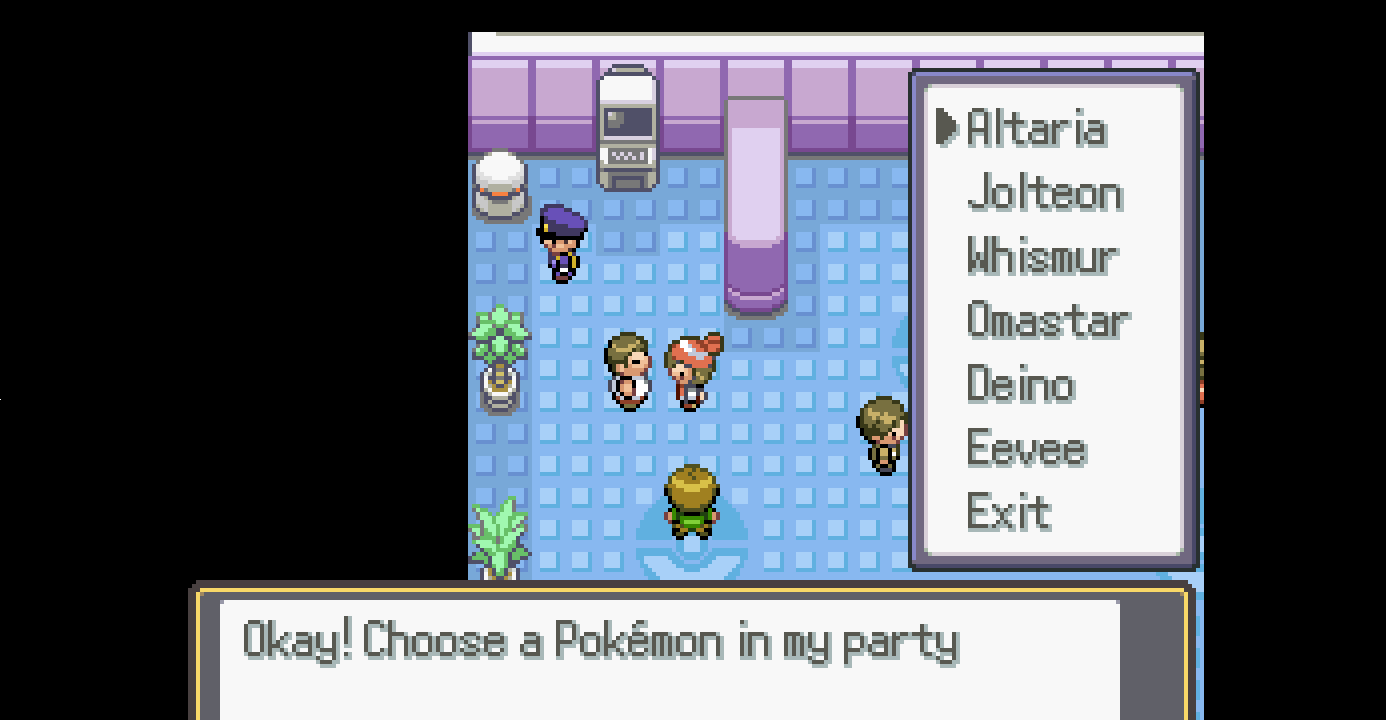The image size is (1386, 720).
Task: Select Altaria from the party list
Action: coord(1036,129)
